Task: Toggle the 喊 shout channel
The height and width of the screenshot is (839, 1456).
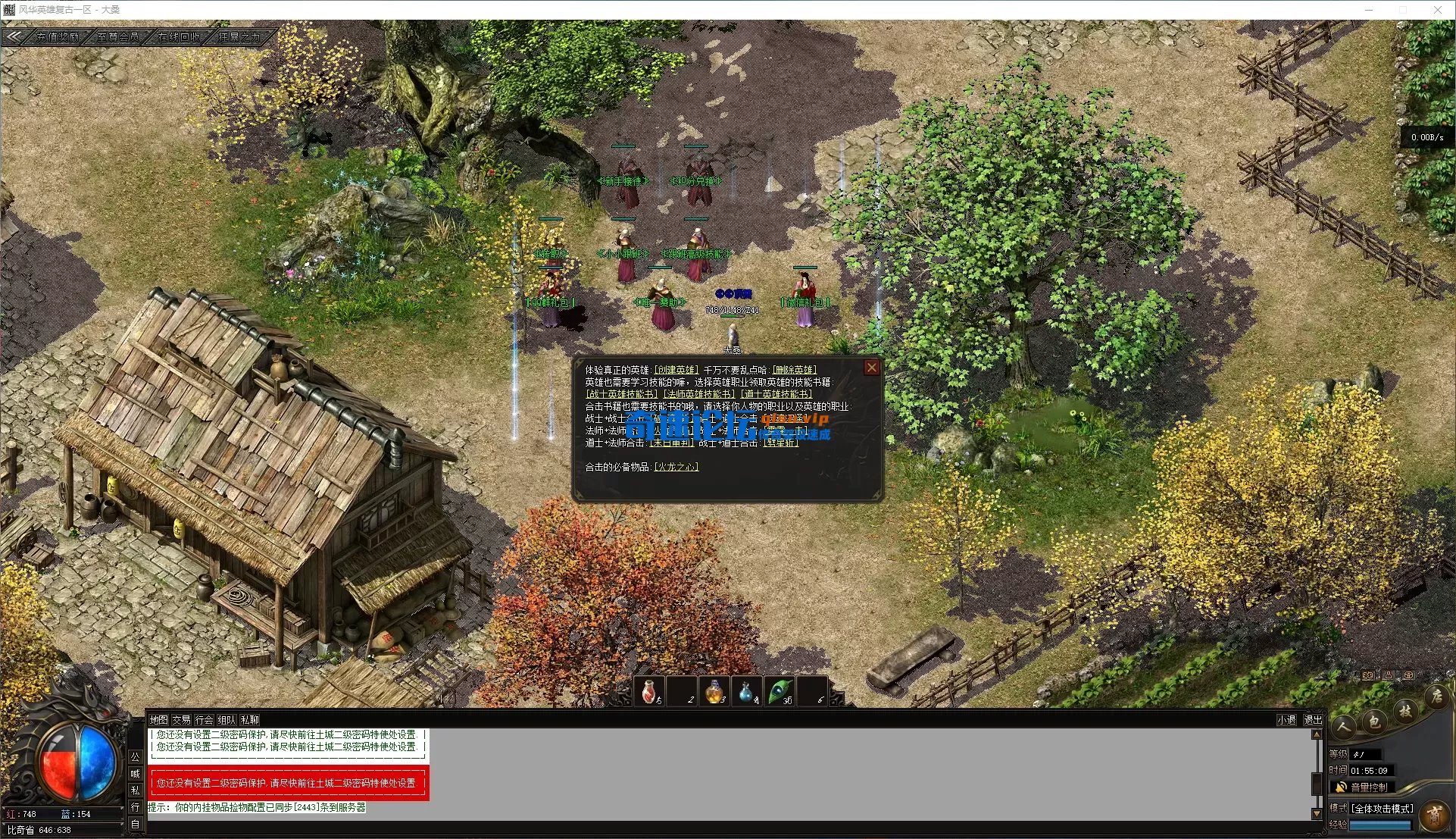Action: click(135, 773)
